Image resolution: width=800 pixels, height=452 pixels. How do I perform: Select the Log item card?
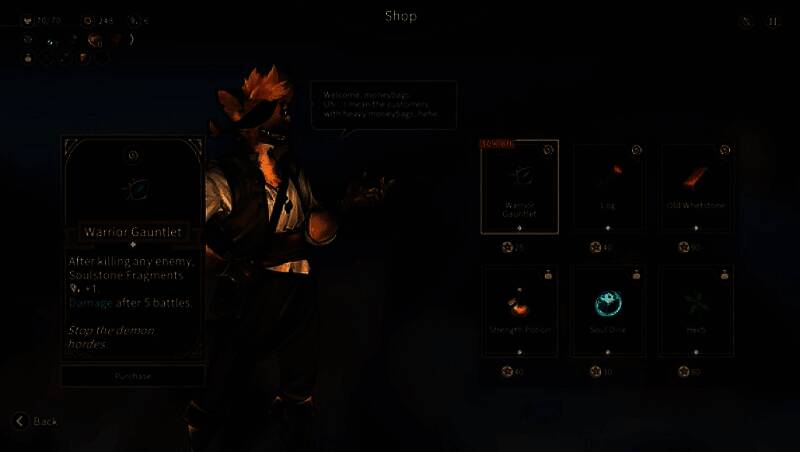click(x=607, y=186)
